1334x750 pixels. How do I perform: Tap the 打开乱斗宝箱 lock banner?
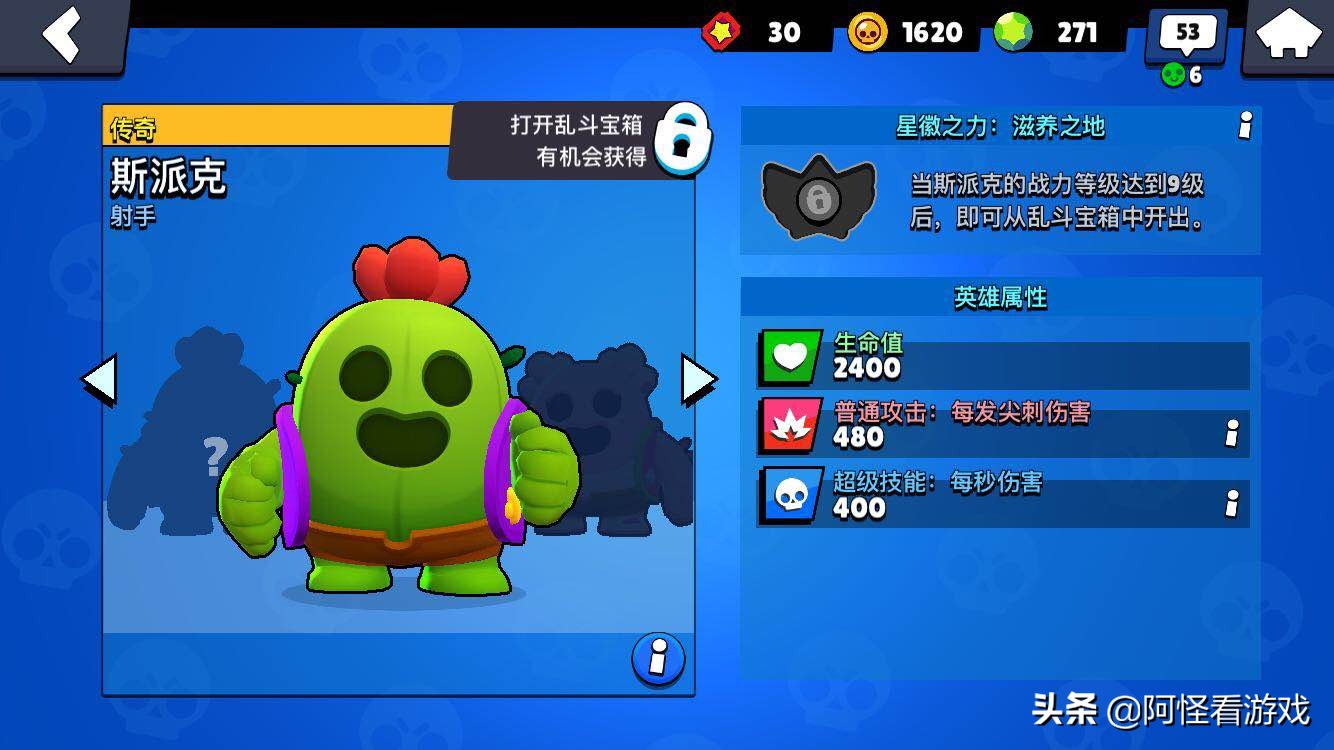[x=582, y=140]
